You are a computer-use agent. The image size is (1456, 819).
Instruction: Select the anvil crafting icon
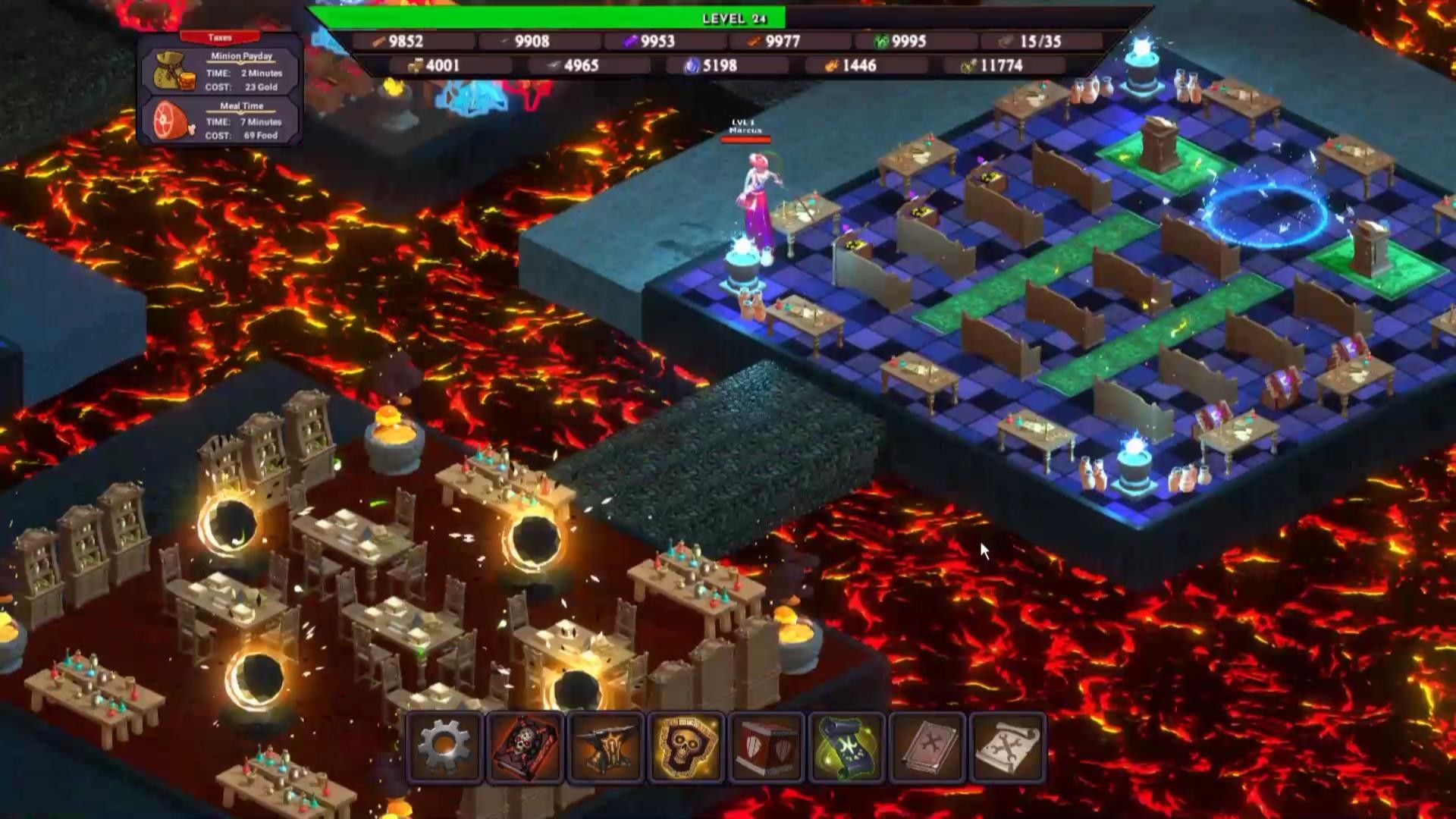click(x=605, y=747)
